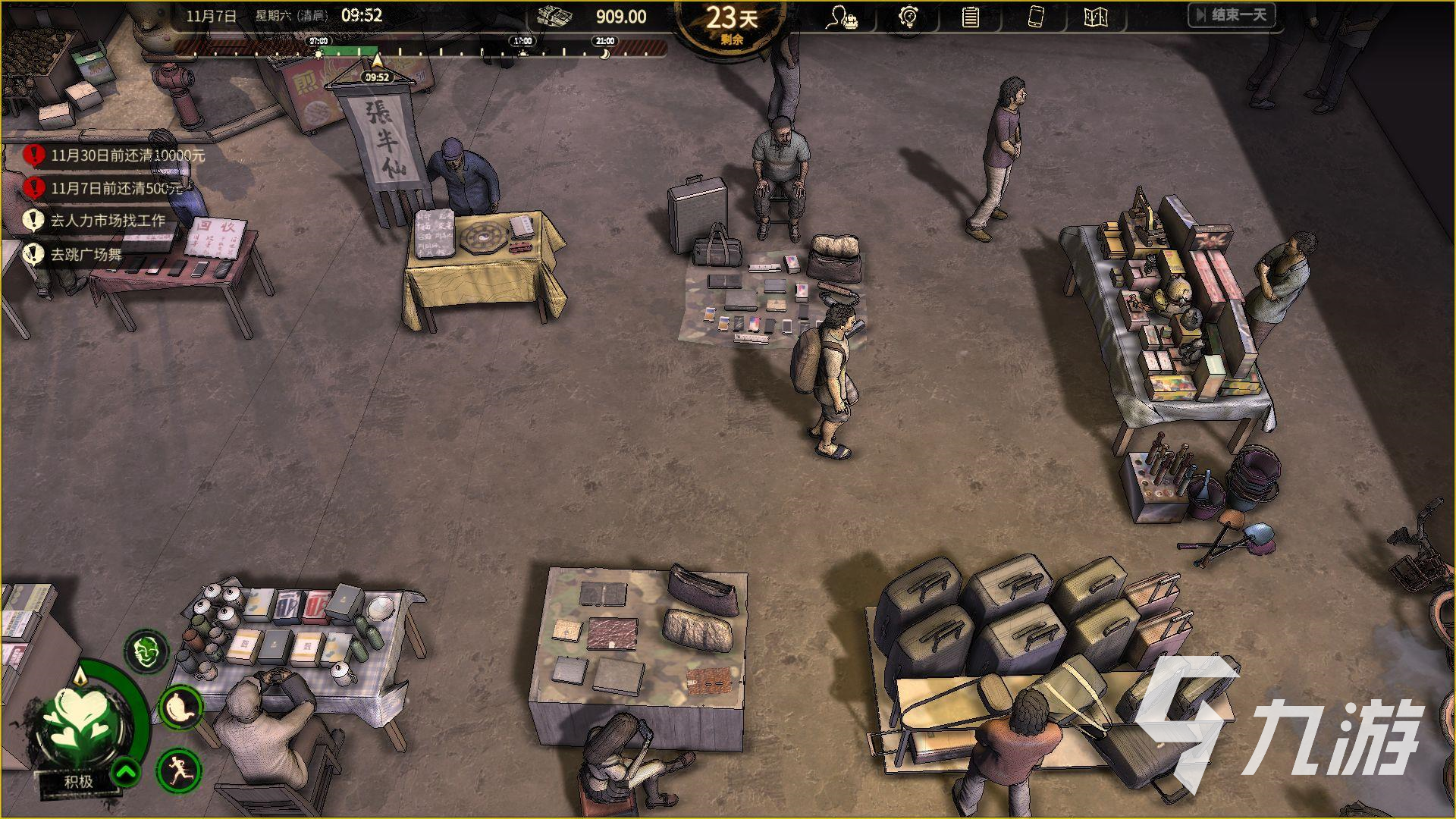Select the 去跳广场舞 objective

tap(86, 254)
